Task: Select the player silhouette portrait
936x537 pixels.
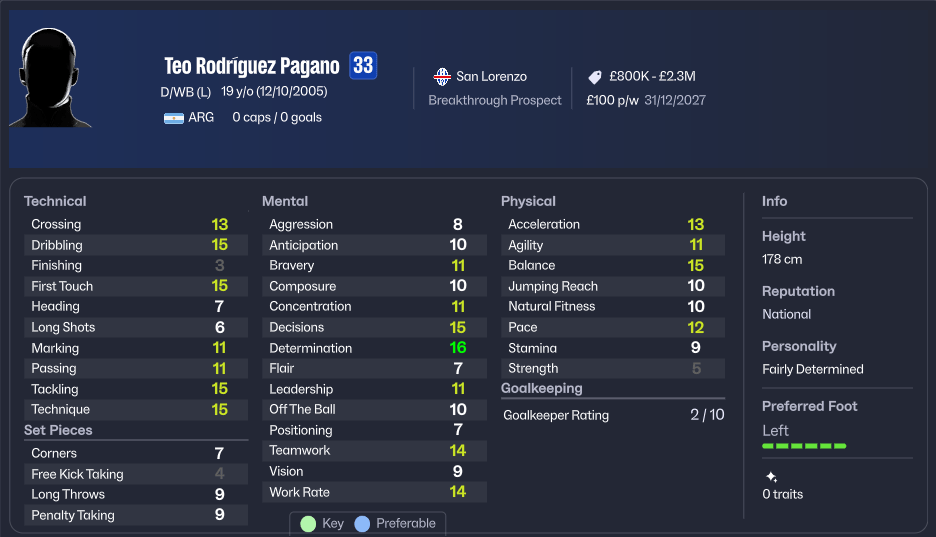Action: (x=49, y=78)
